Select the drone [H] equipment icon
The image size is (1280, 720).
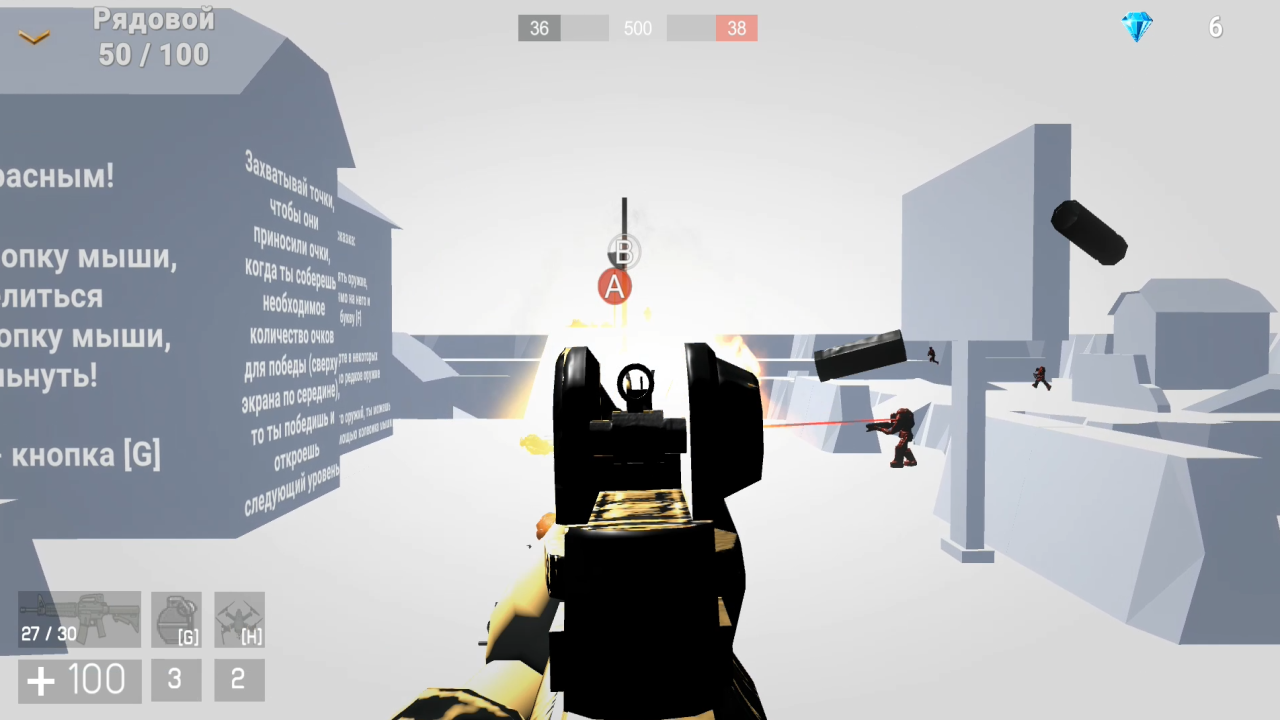(x=239, y=617)
